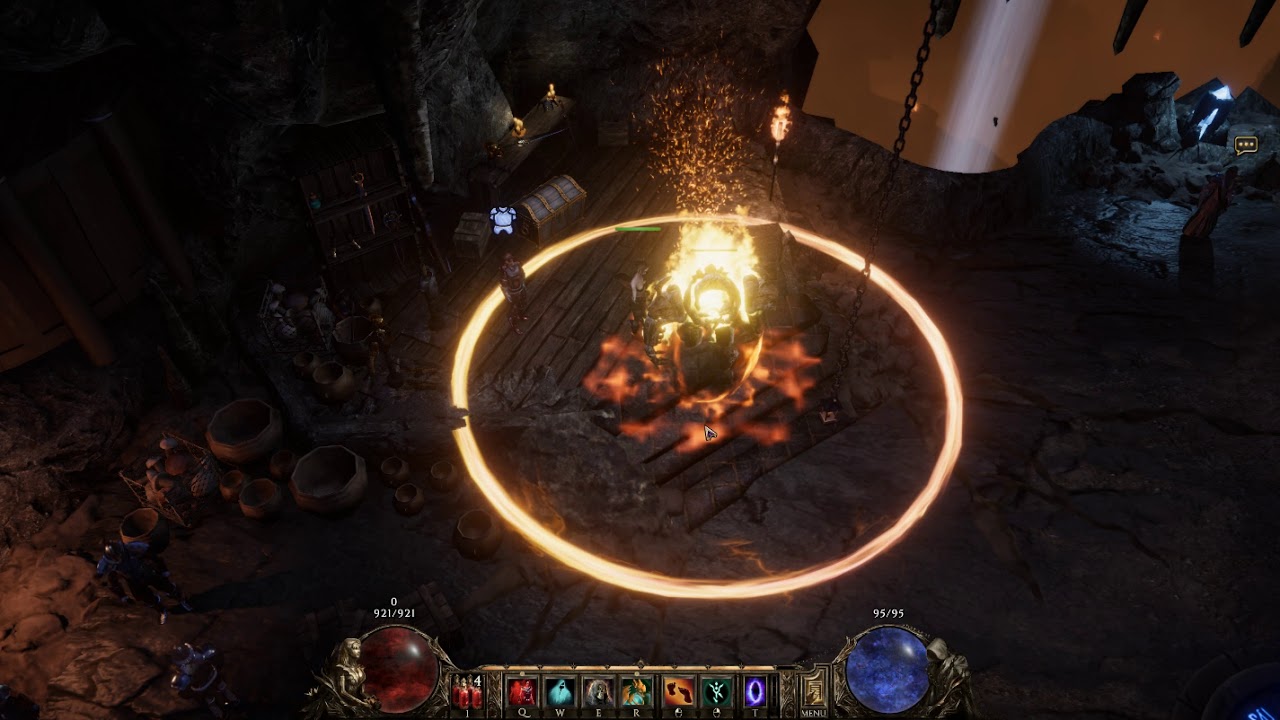
Task: Select the orange beast skill on R
Action: coord(637,692)
